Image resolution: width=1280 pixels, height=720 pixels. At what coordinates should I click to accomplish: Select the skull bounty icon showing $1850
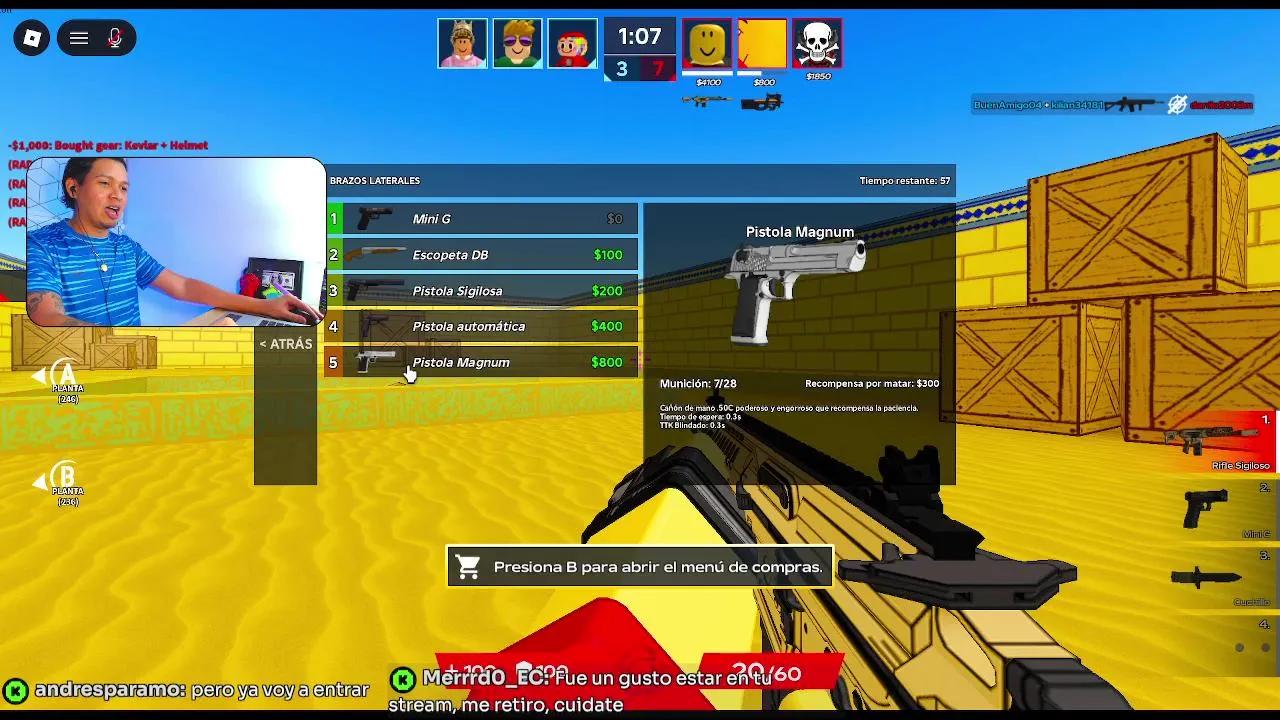817,42
